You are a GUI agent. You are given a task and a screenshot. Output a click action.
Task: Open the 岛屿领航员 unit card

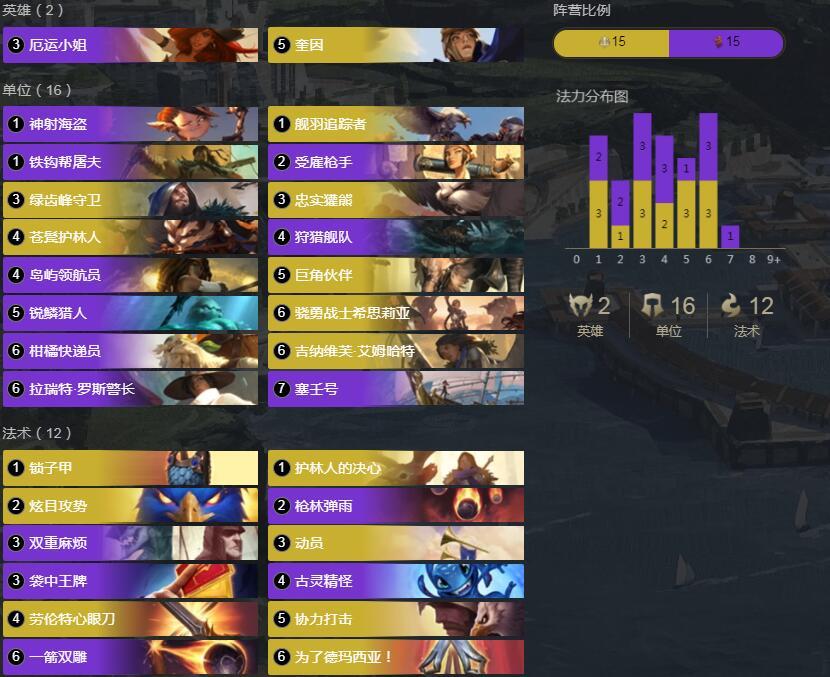(130, 275)
